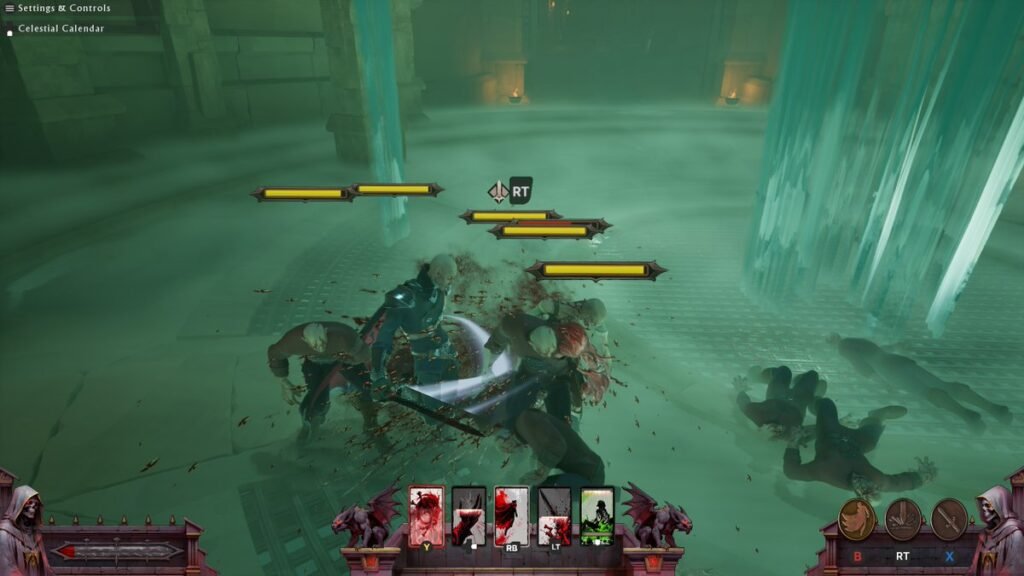
Task: Select the red-haired figure card
Action: (426, 515)
